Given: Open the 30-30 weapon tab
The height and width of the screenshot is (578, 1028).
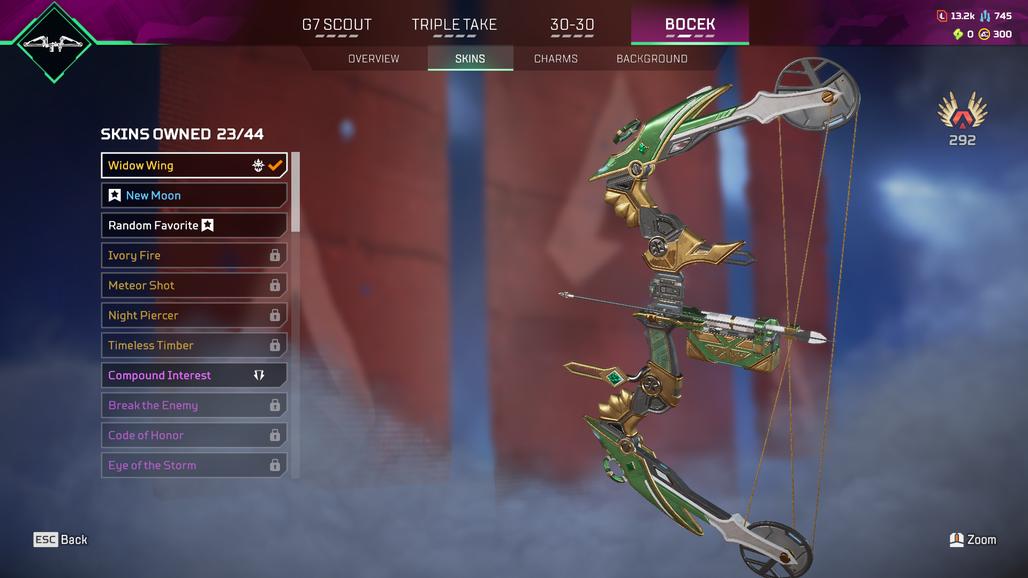Looking at the screenshot, I should [x=572, y=25].
